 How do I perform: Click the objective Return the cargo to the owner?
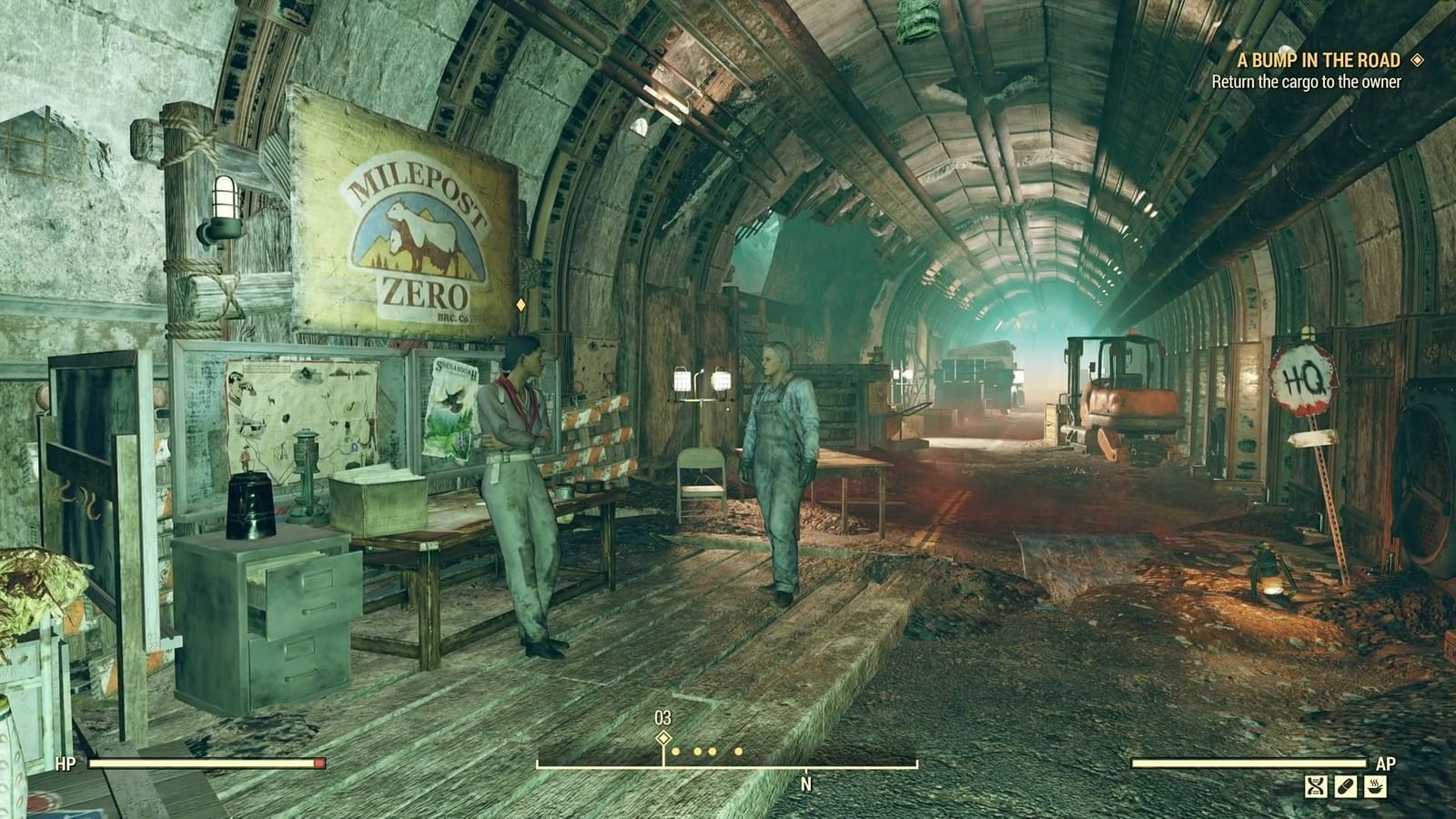pos(1309,82)
